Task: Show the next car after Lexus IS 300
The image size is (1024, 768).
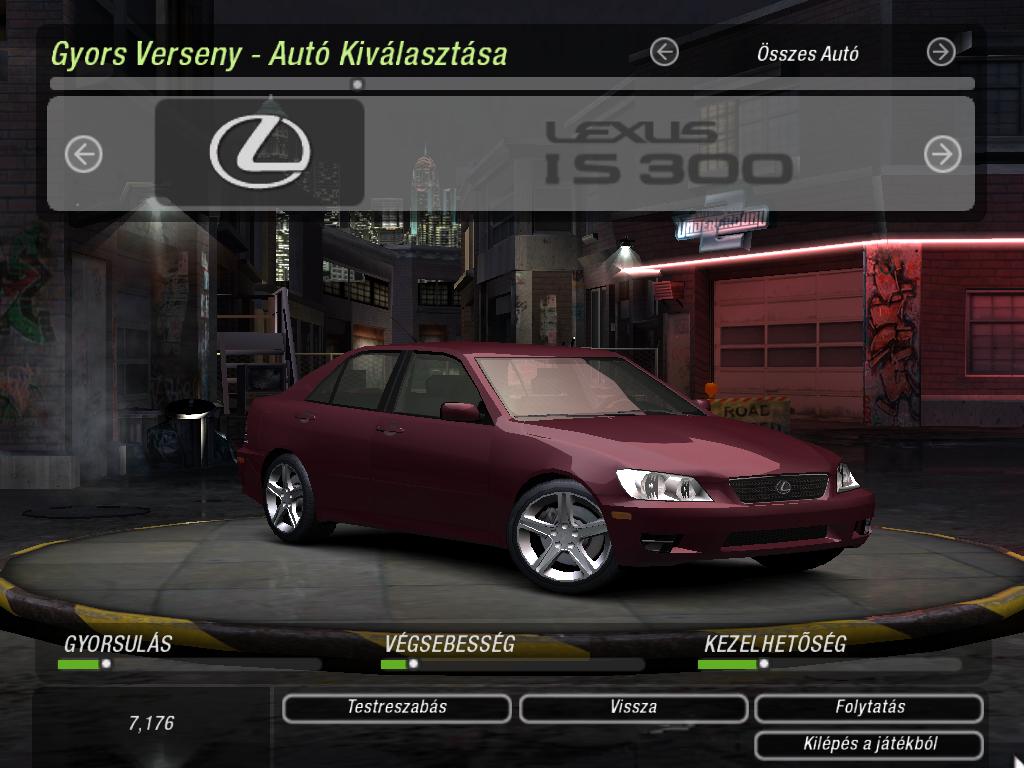Action: pyautogui.click(x=942, y=154)
